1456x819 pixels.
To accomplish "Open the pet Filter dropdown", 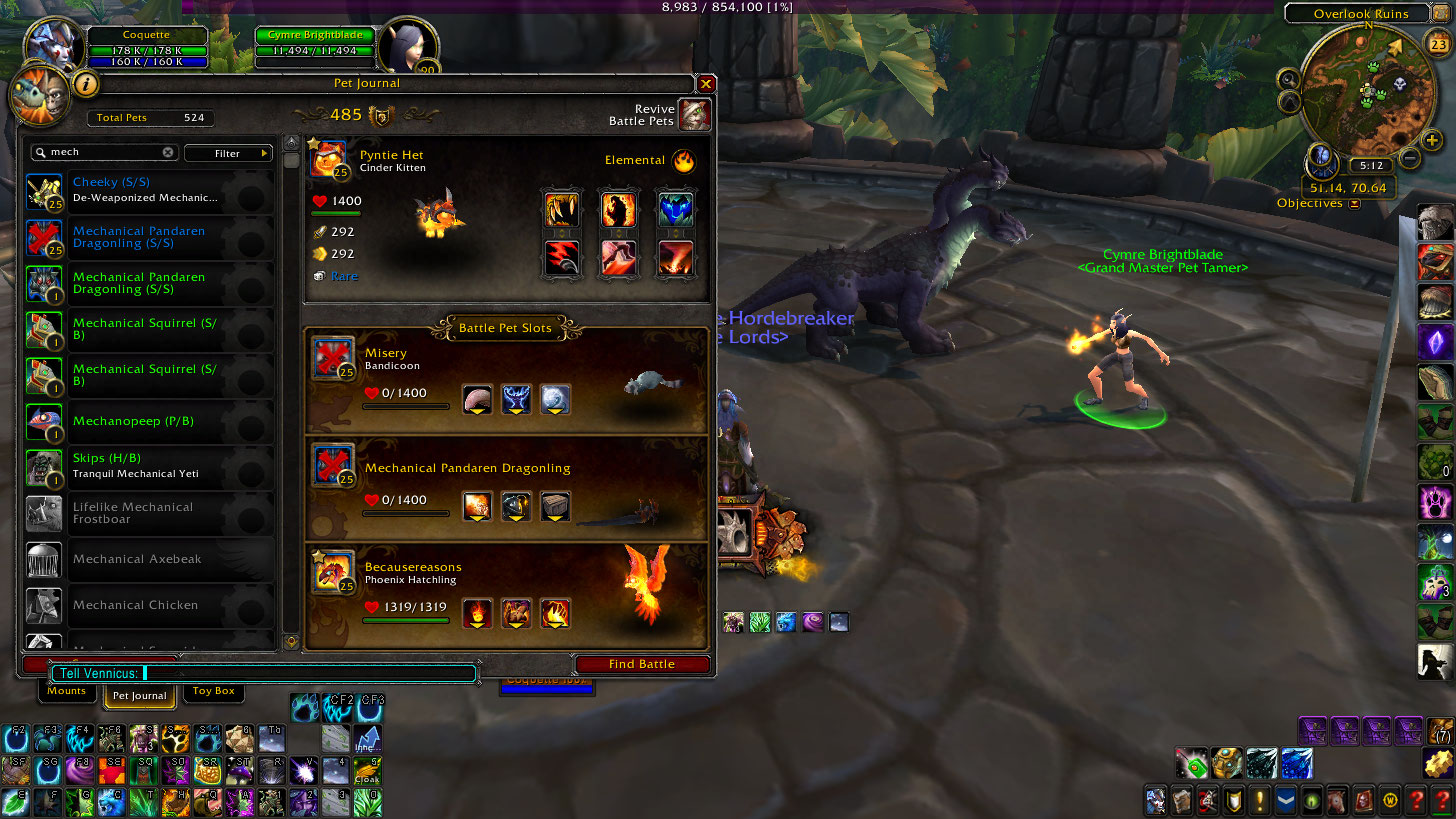I will click(x=229, y=153).
